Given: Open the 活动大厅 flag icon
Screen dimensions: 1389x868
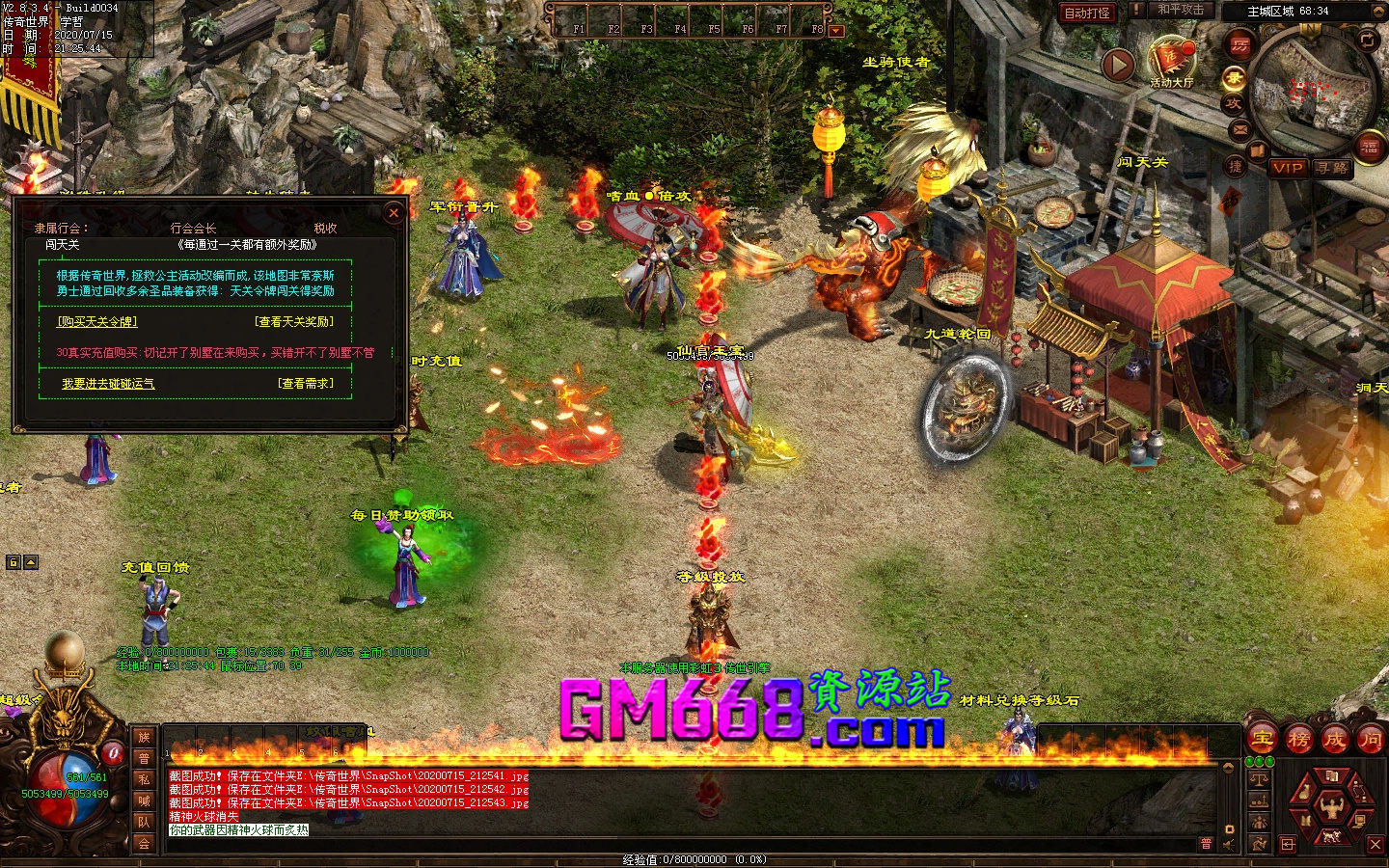Looking at the screenshot, I should tap(1171, 58).
